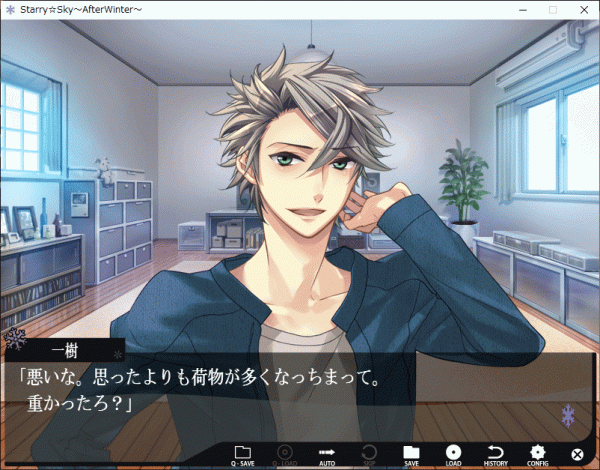The width and height of the screenshot is (600, 470).
Task: Open the LOAD menu
Action: tap(453, 455)
